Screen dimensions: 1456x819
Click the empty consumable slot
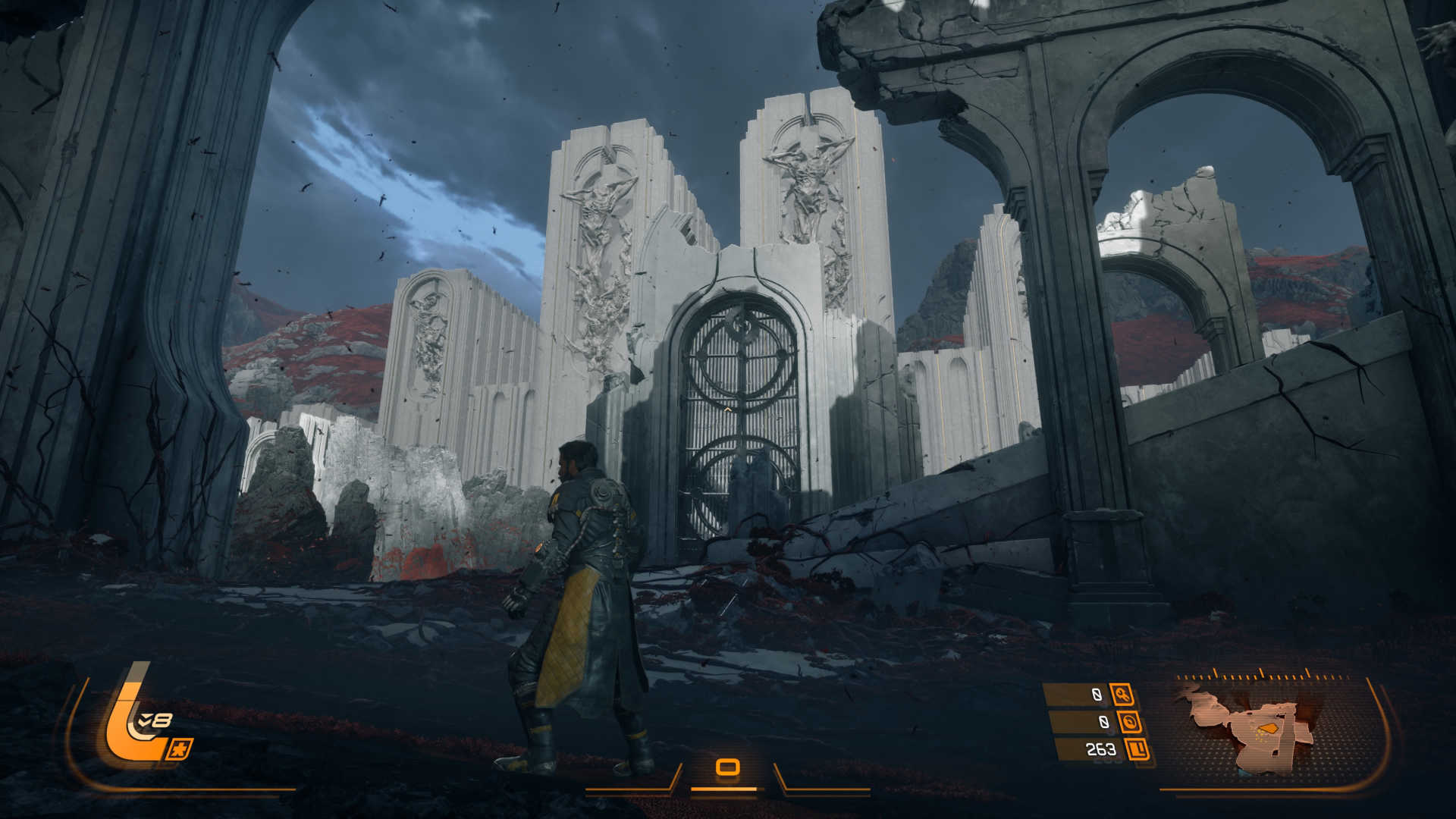tap(727, 767)
